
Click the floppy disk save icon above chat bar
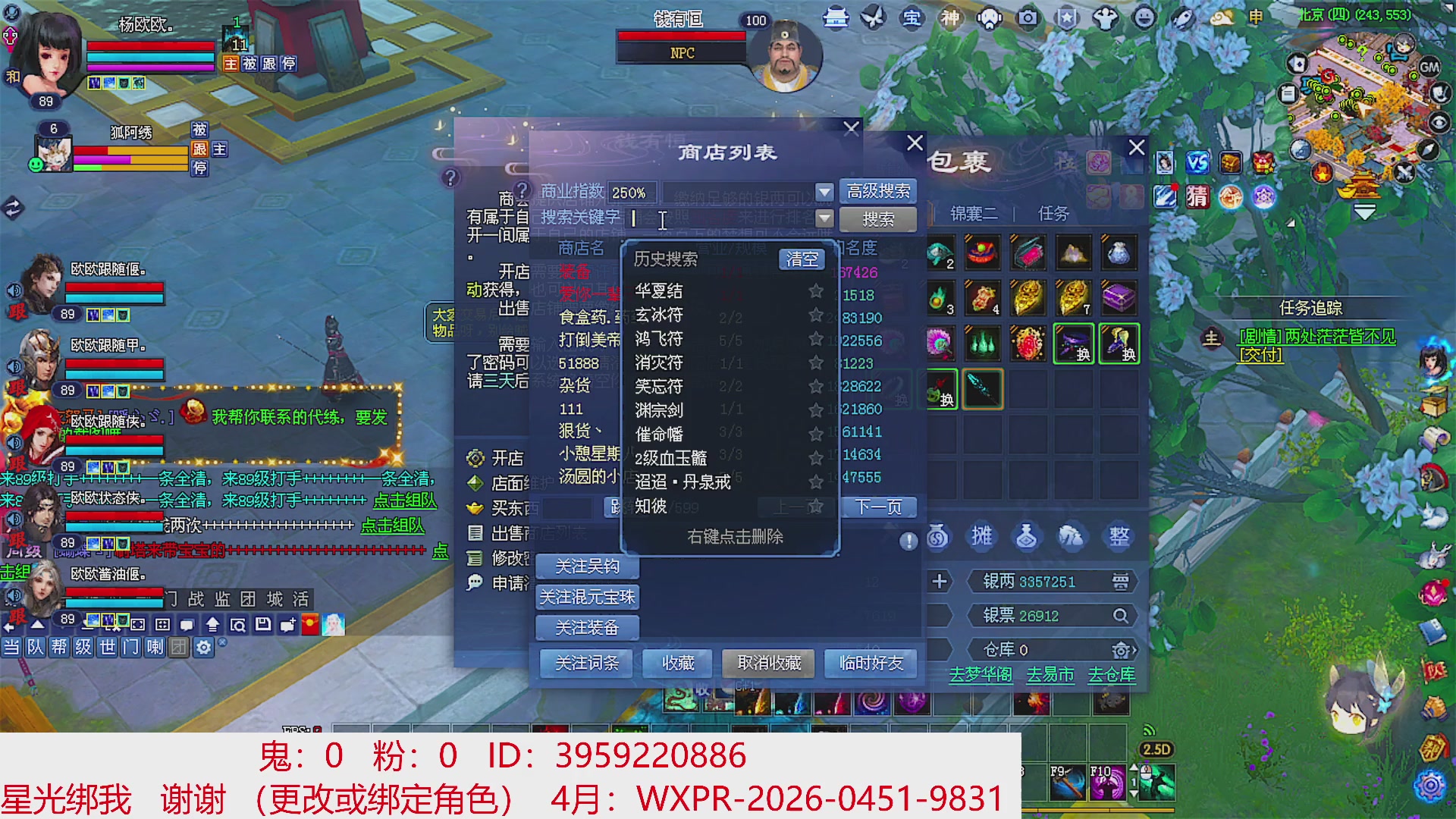[x=262, y=624]
